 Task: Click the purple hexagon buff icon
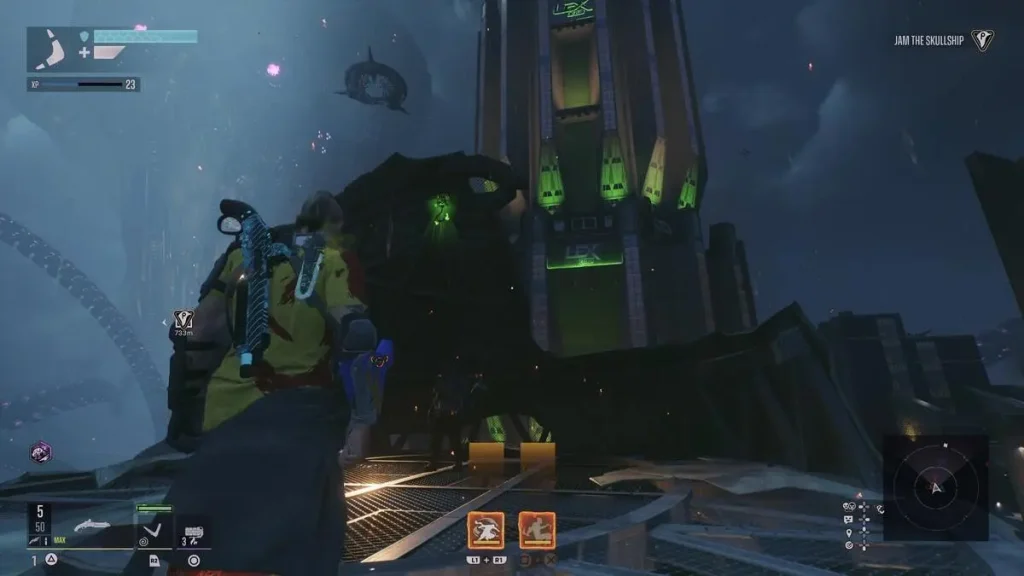coord(41,452)
